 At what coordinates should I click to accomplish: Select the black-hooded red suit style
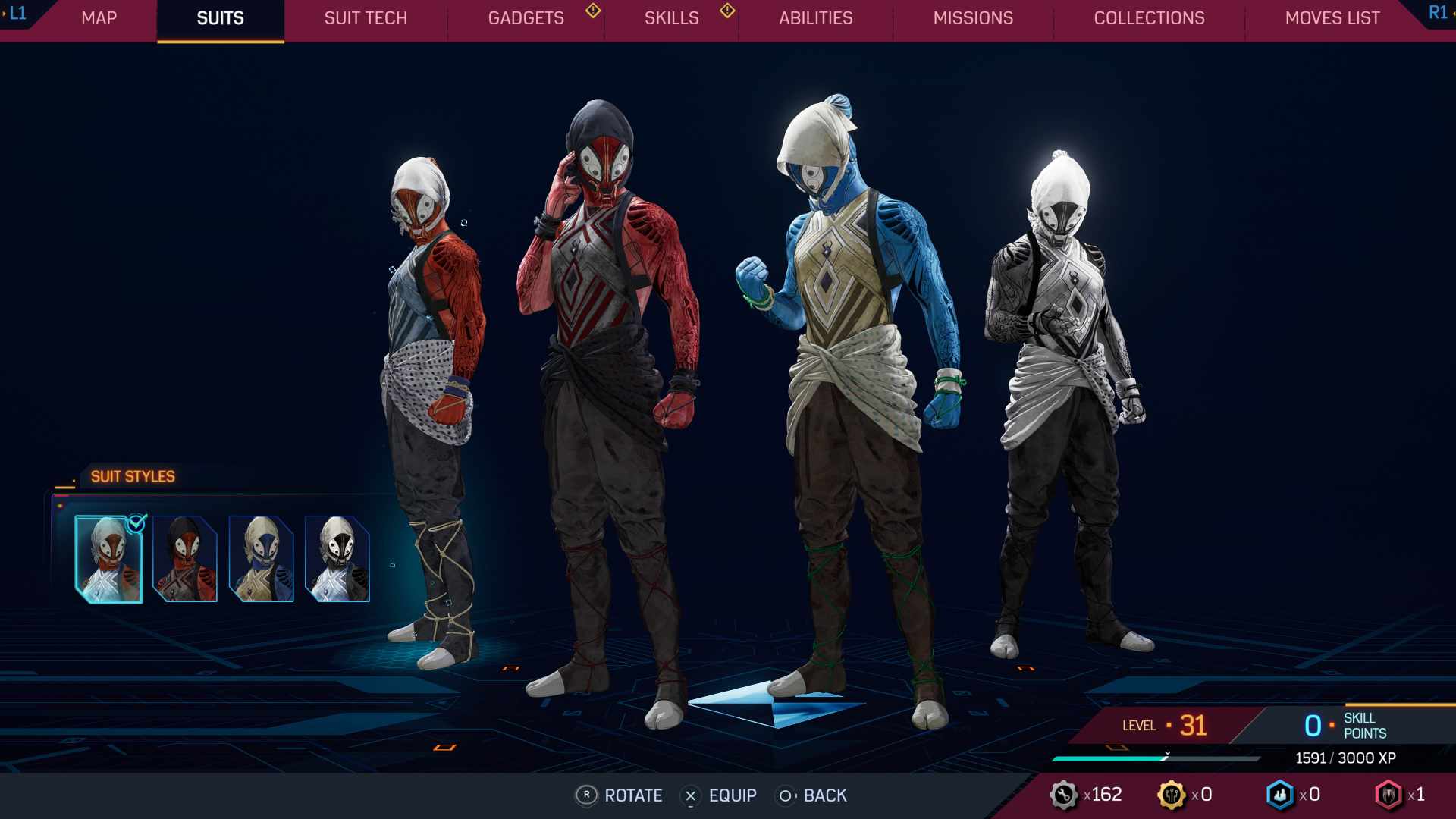coord(184,557)
